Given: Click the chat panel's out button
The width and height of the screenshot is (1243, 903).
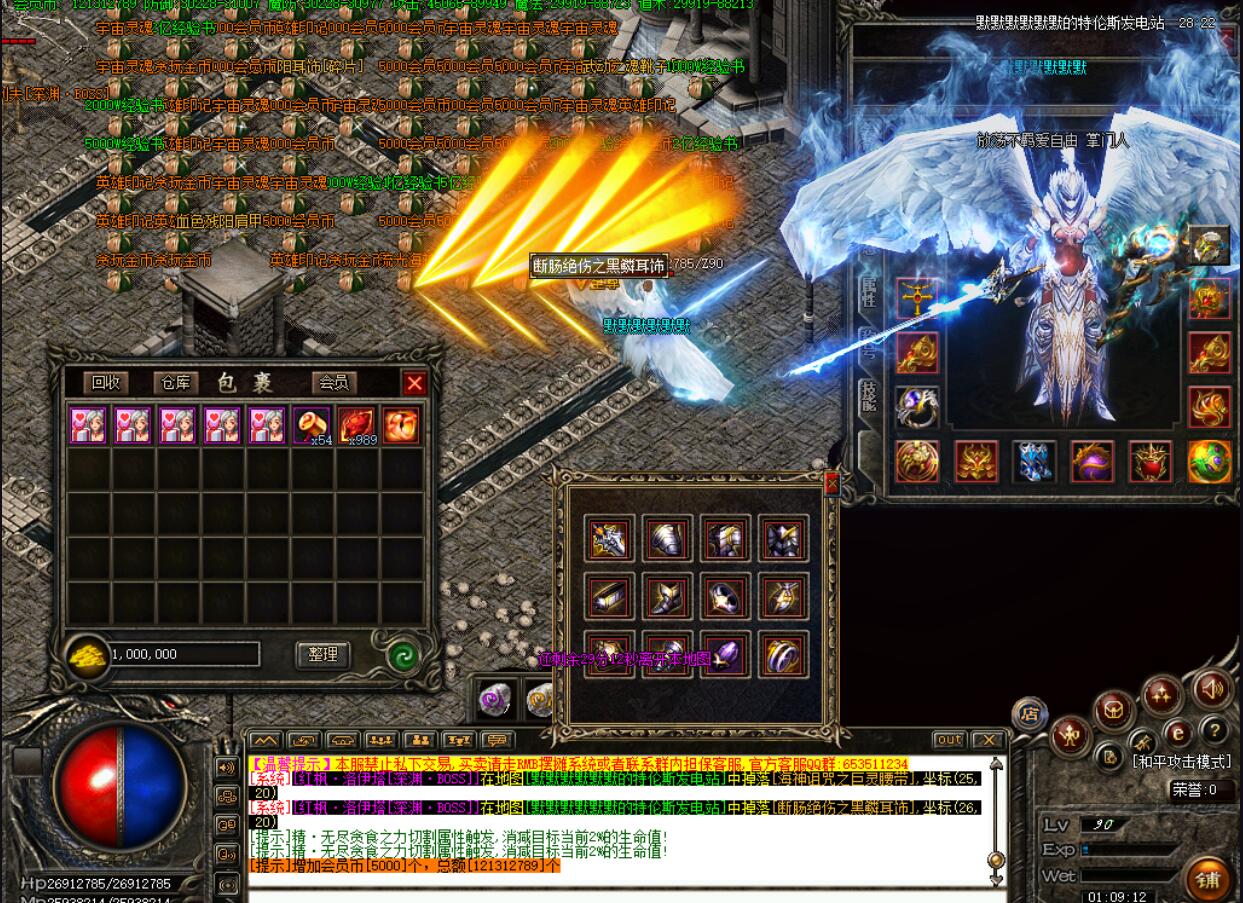Looking at the screenshot, I should tap(949, 740).
